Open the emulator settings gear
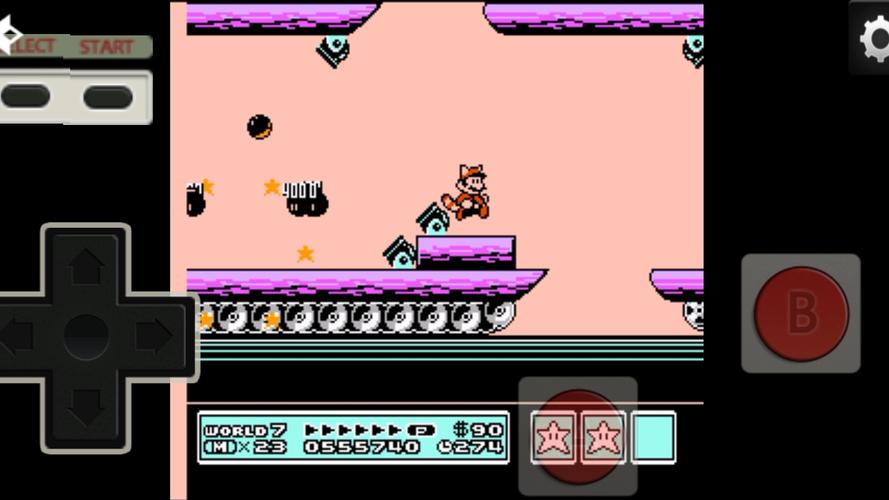Viewport: 889px width, 500px height. click(874, 38)
